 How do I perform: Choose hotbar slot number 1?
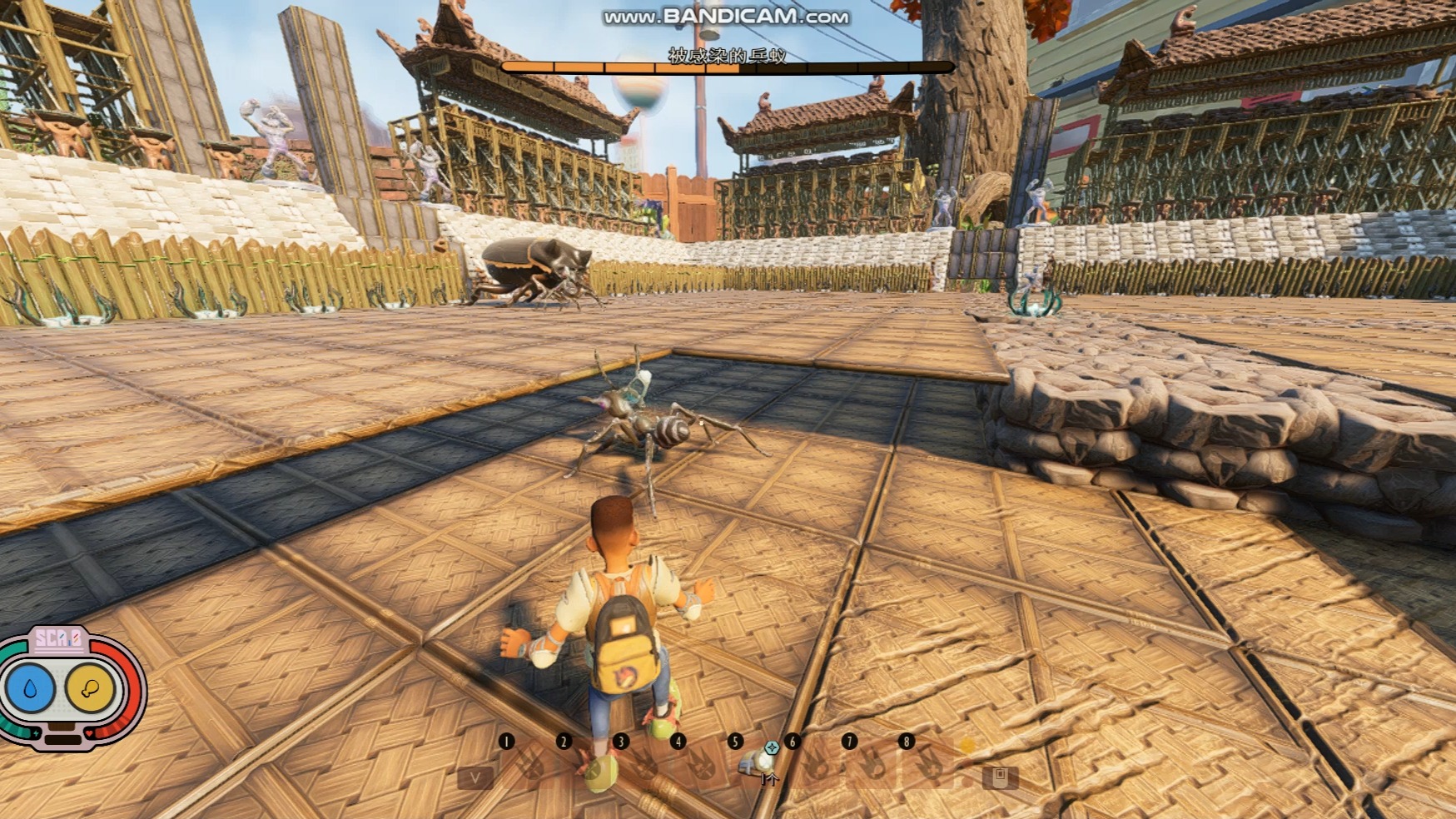pyautogui.click(x=529, y=762)
